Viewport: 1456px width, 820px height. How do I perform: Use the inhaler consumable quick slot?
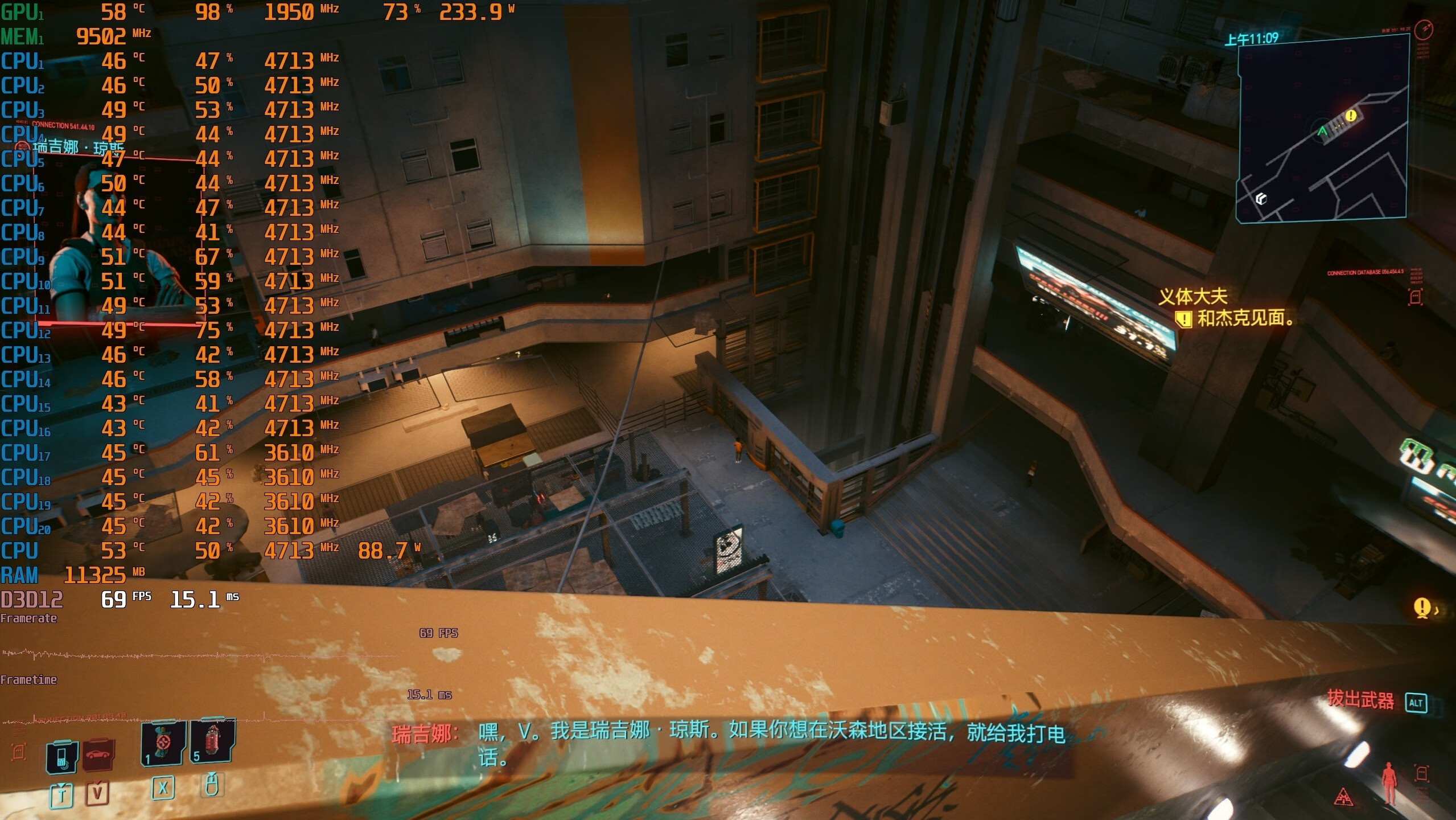(164, 743)
